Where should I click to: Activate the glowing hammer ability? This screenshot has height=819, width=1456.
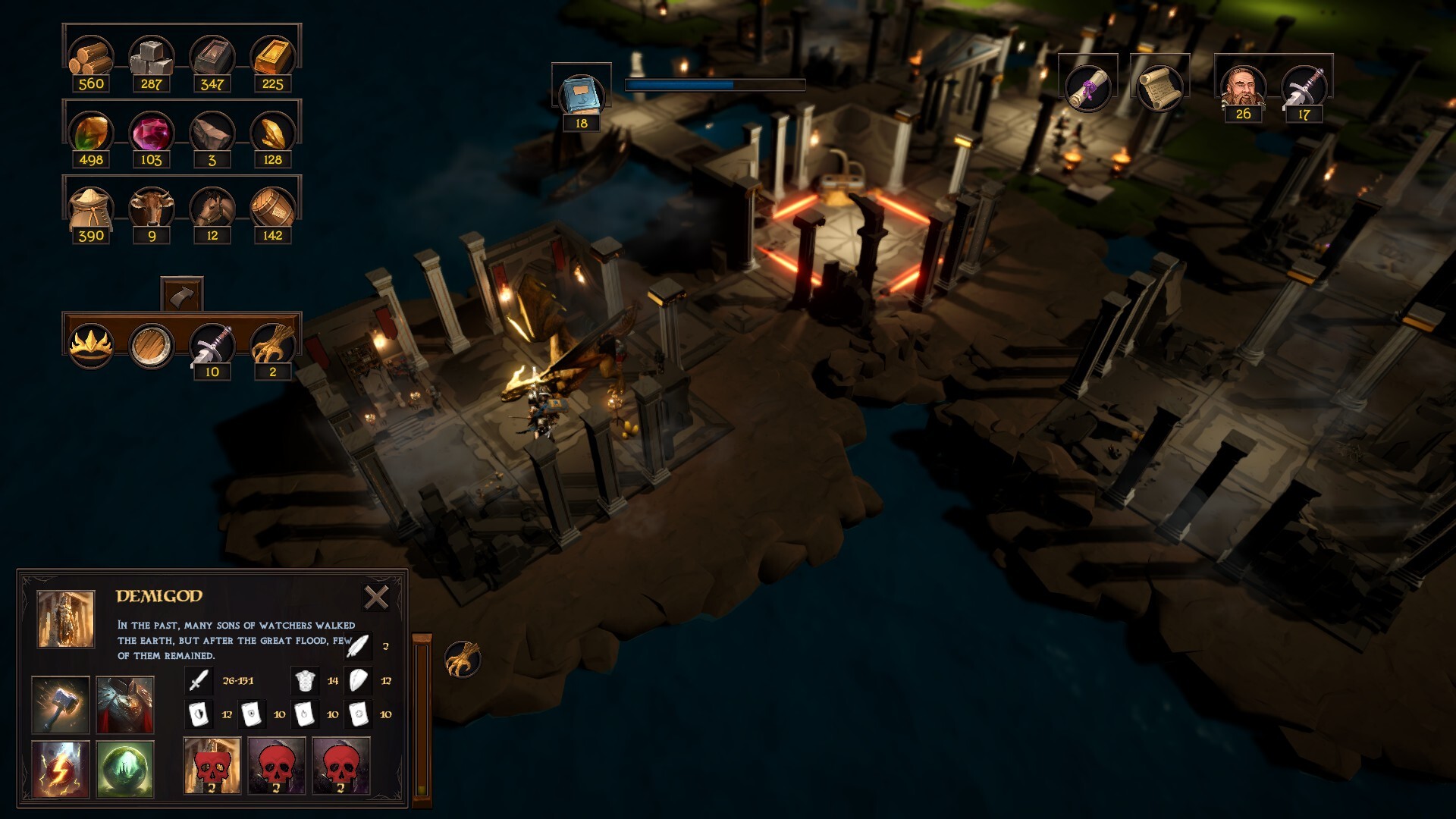point(61,704)
